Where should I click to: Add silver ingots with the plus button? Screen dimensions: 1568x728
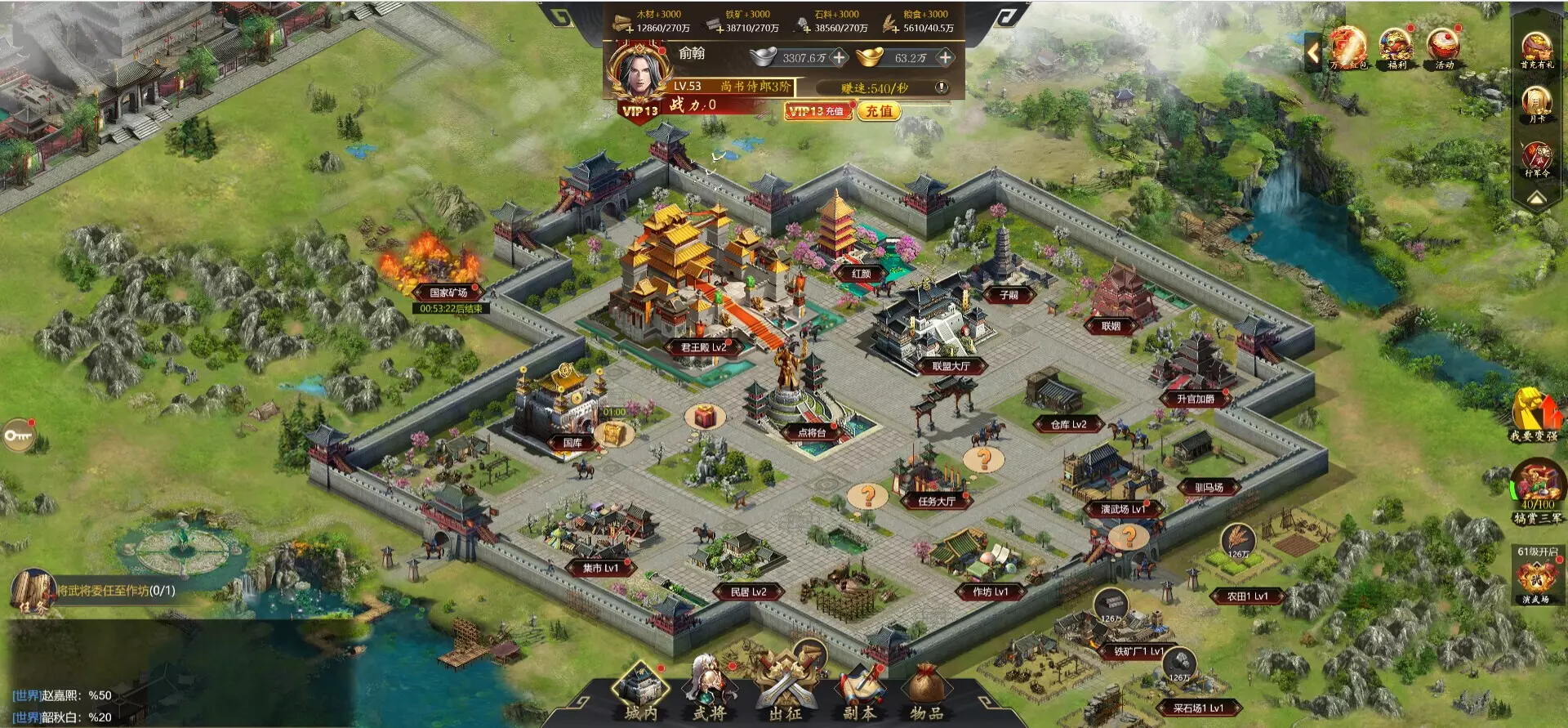coord(838,58)
